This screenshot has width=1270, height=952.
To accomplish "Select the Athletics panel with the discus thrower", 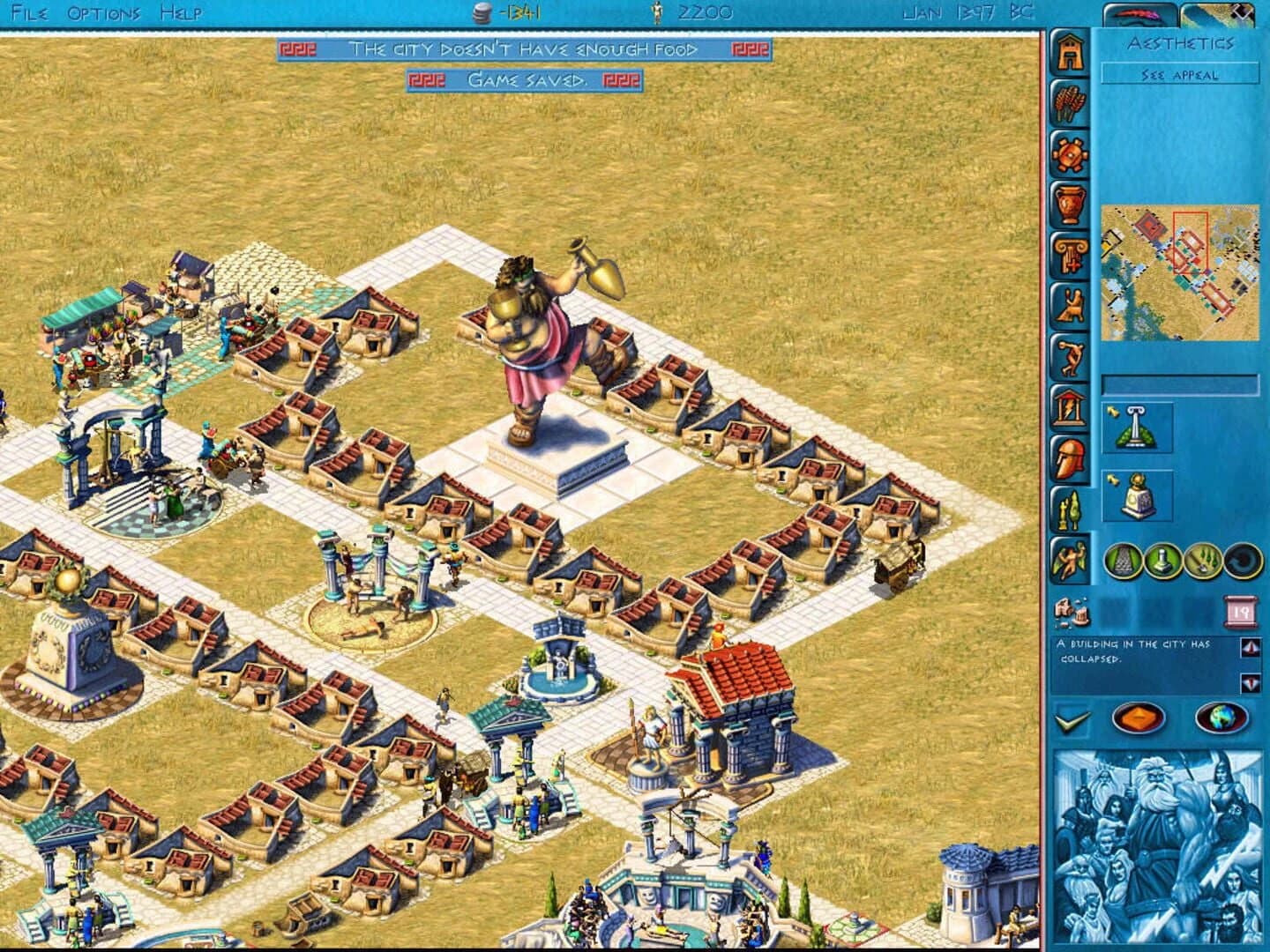I will pyautogui.click(x=1070, y=354).
